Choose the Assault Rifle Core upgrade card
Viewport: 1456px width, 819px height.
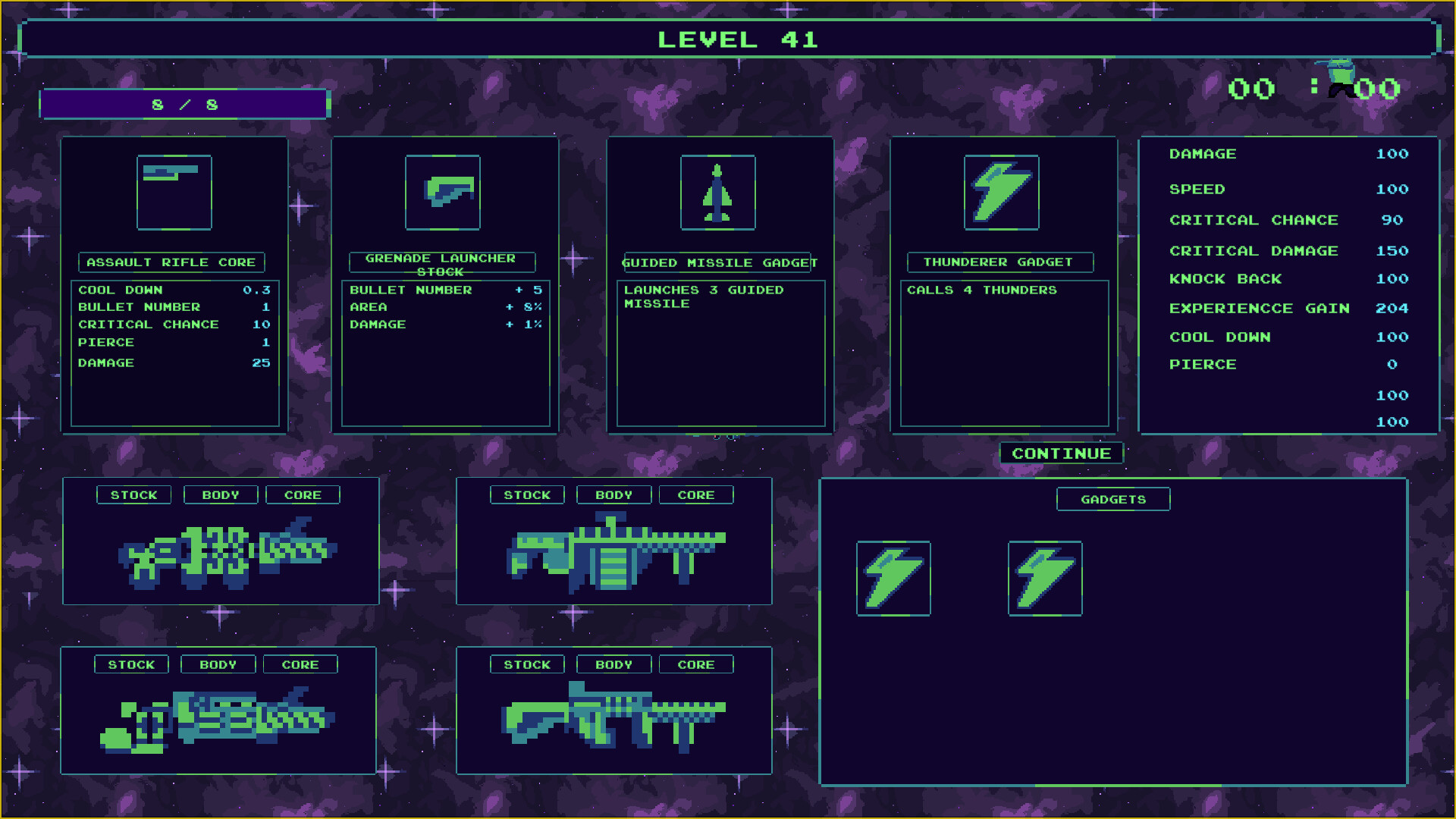(x=174, y=284)
